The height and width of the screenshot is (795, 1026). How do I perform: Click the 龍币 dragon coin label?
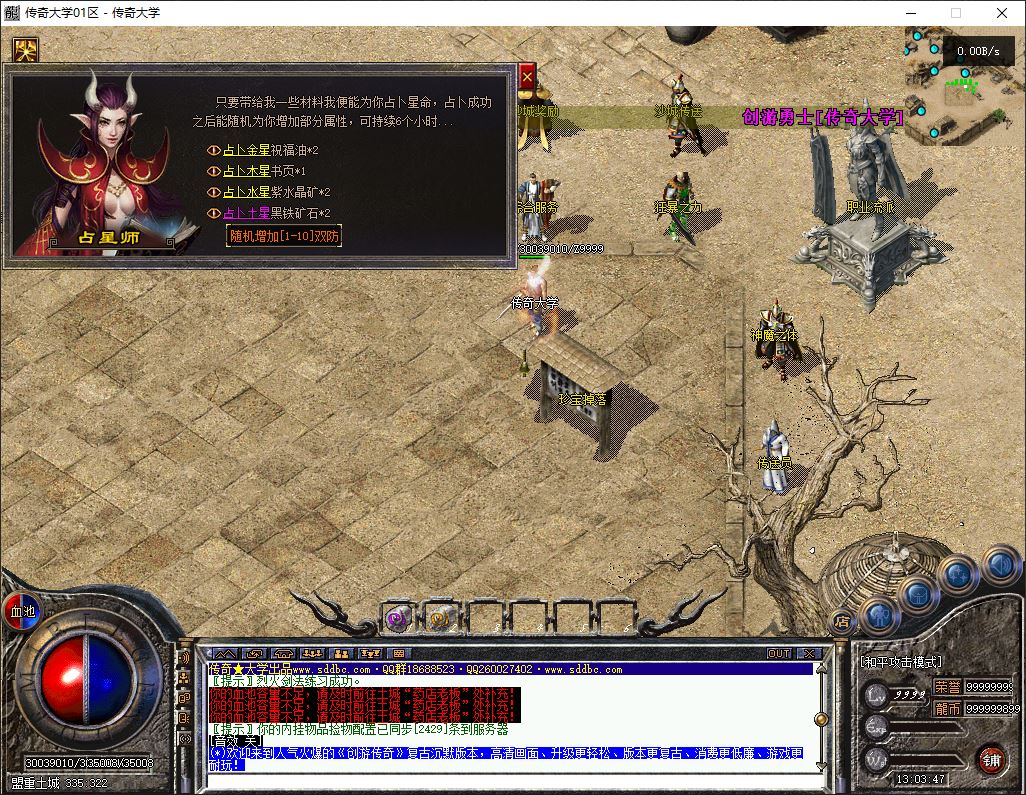(x=947, y=708)
